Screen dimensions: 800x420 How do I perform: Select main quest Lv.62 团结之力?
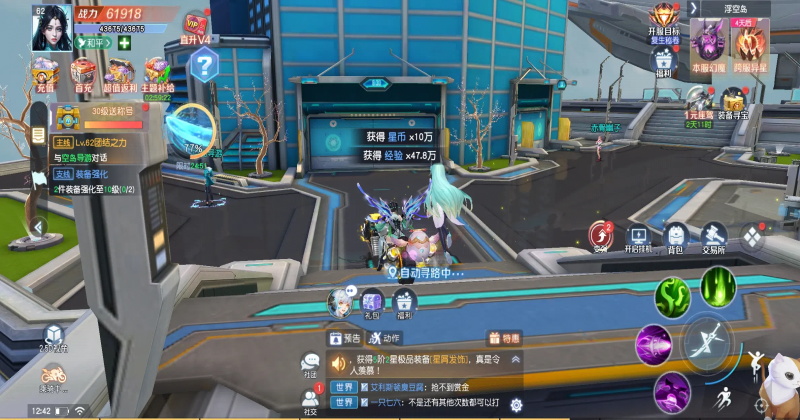[x=96, y=144]
